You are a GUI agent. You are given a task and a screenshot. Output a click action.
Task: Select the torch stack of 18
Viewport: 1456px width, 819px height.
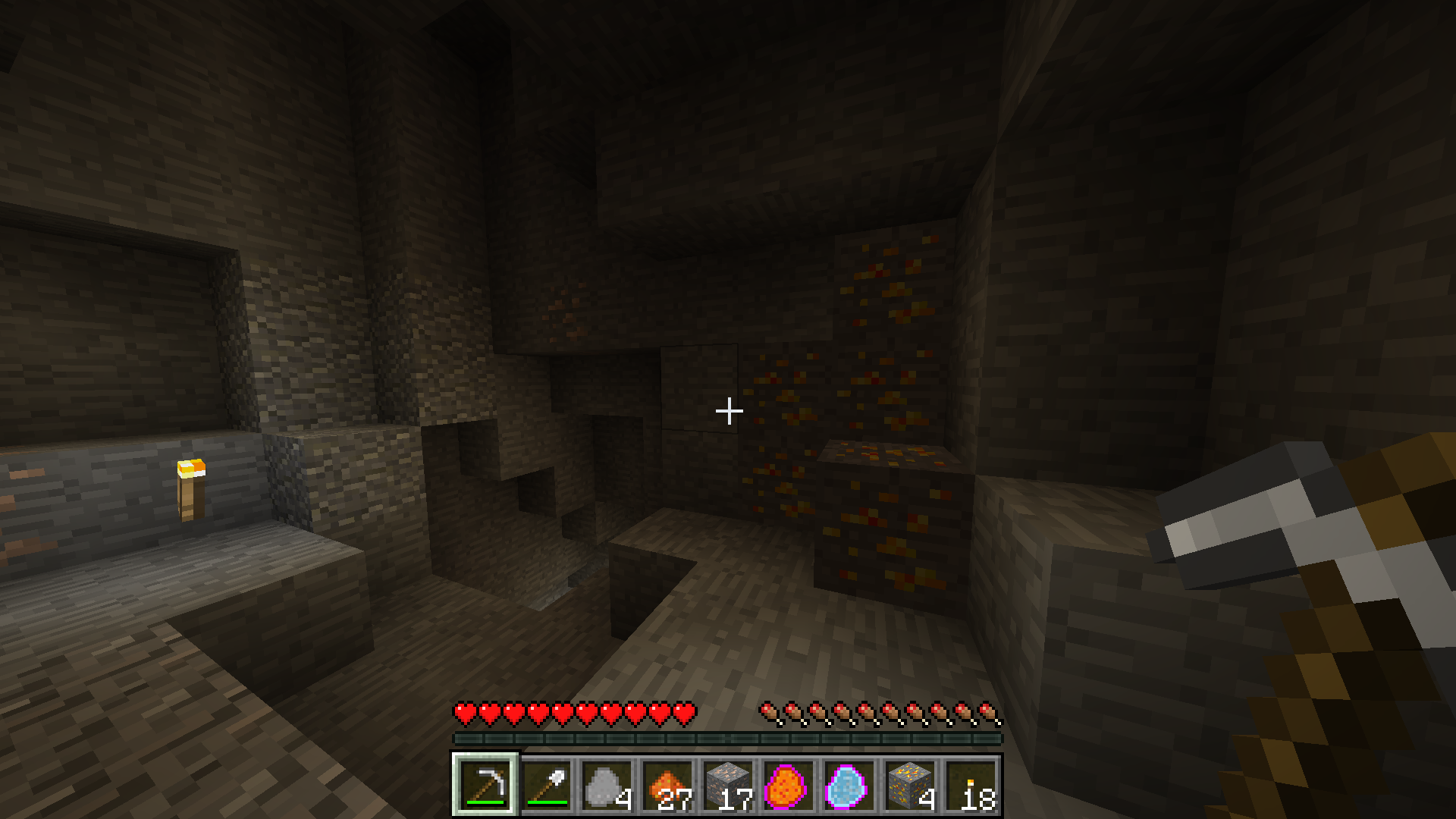click(971, 785)
